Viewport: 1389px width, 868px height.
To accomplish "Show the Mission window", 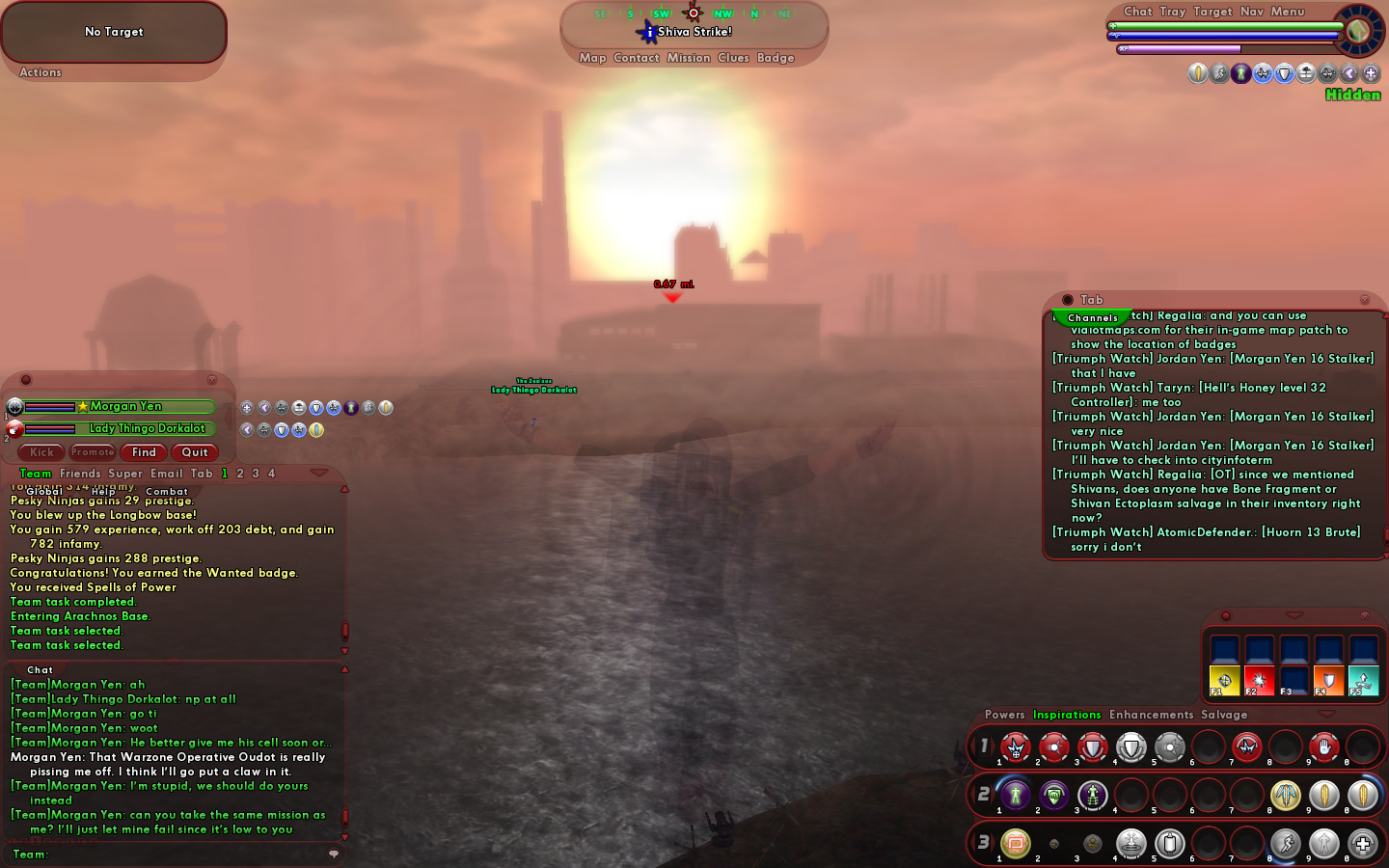I will (689, 58).
